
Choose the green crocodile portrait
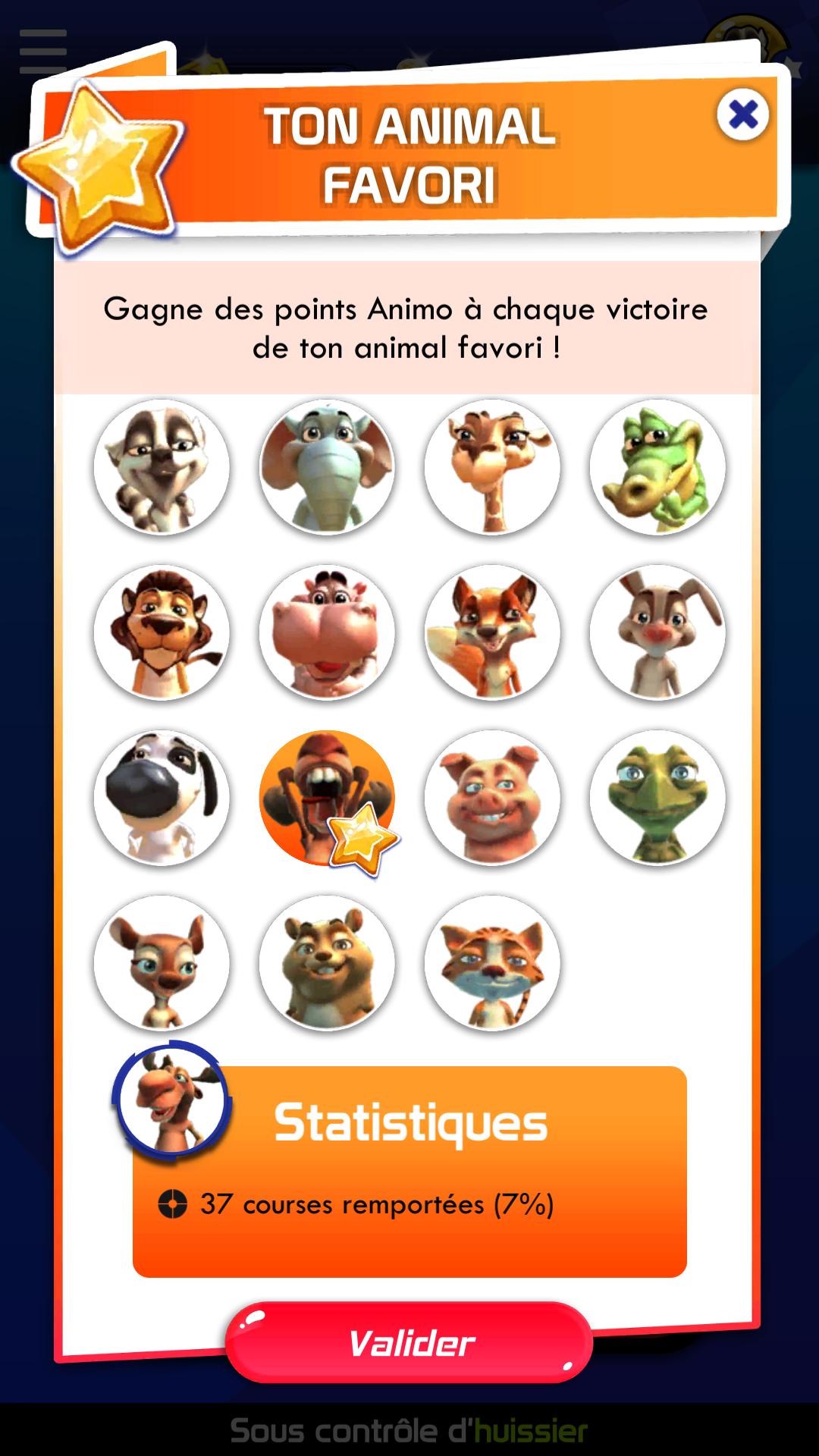[x=657, y=467]
